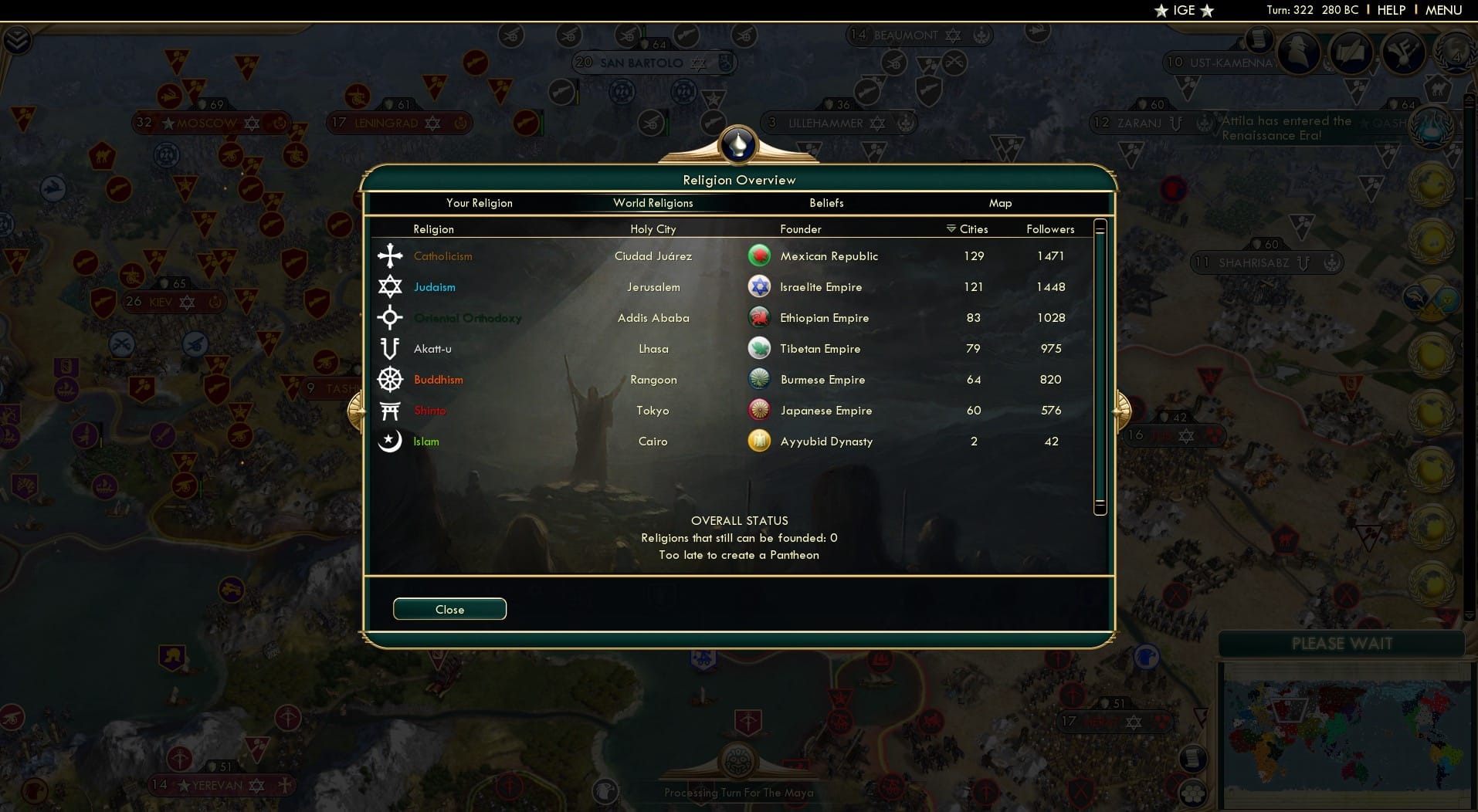Click the Judaism Star of David icon
Screen dimensions: 1478x812
(x=392, y=286)
